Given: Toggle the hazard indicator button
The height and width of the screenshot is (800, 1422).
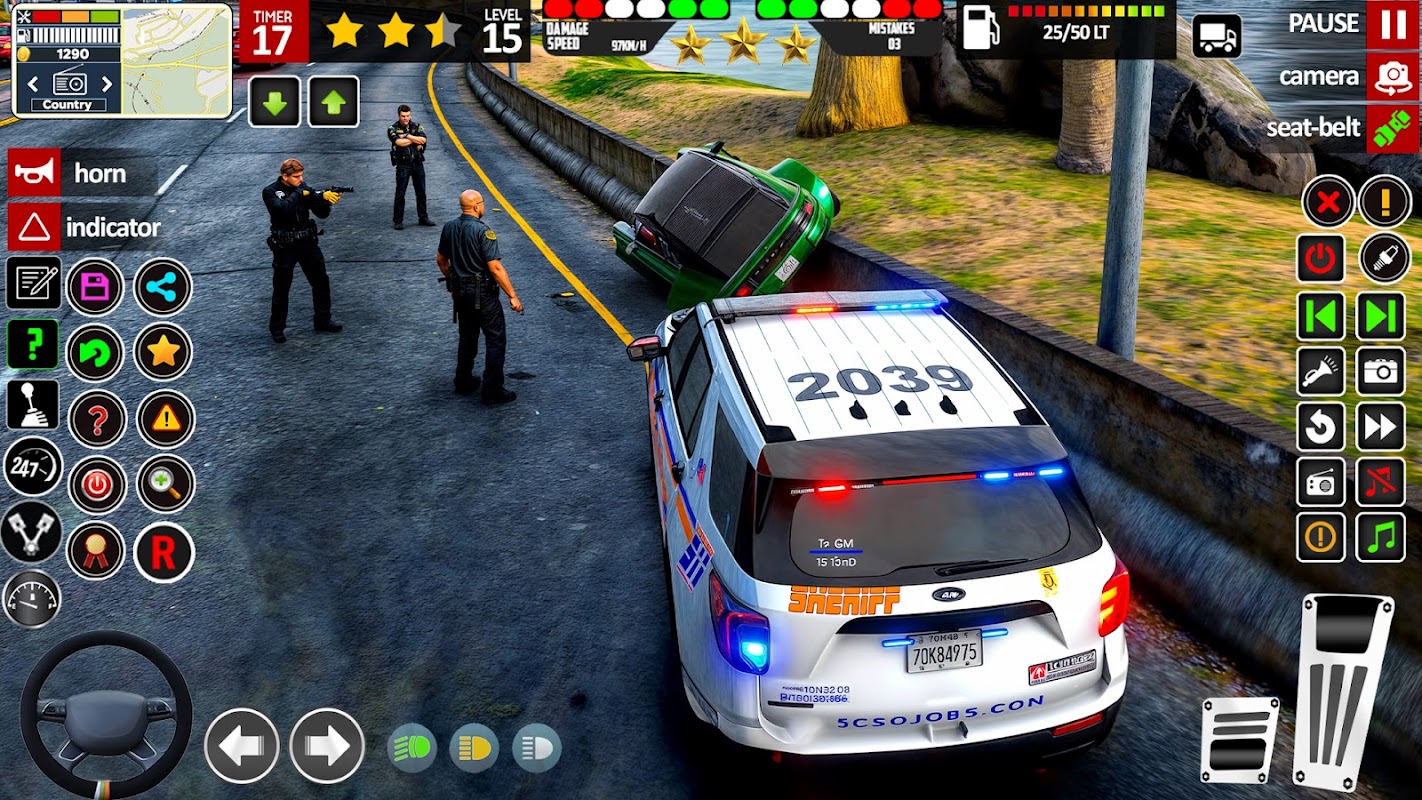Looking at the screenshot, I should pos(33,227).
